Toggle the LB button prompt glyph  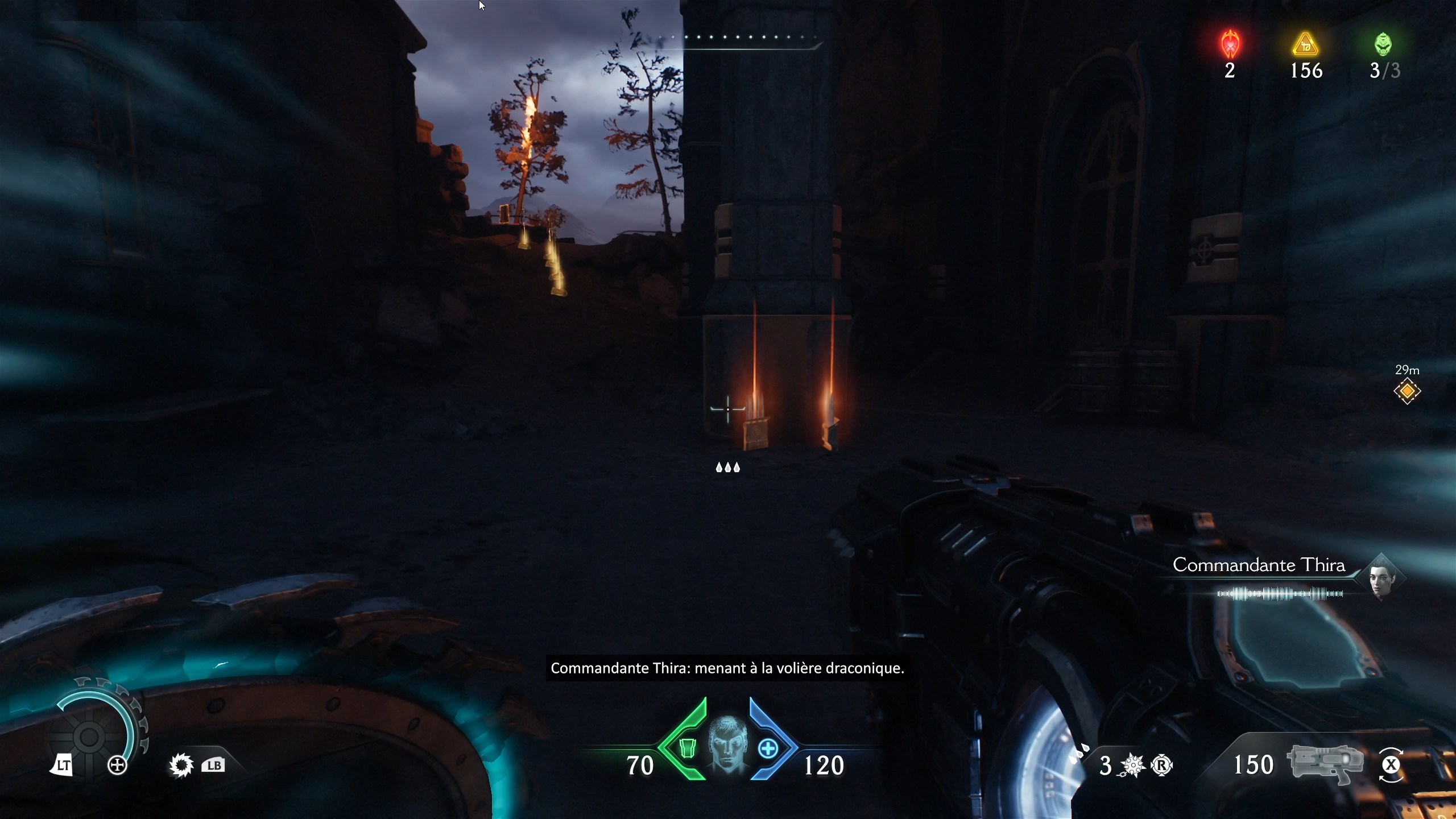(x=213, y=765)
